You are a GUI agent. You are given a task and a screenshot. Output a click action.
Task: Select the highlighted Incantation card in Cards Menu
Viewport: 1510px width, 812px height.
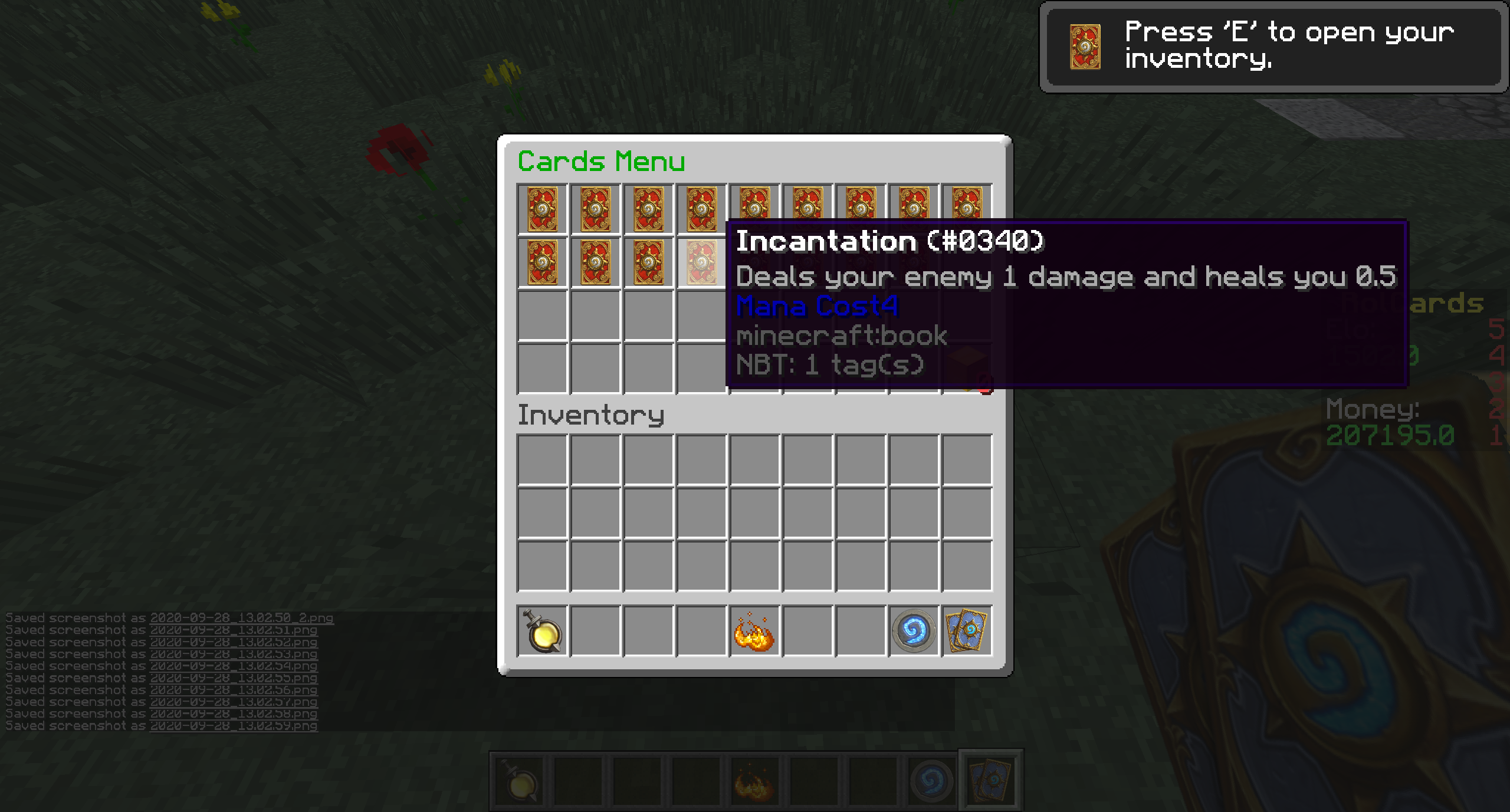pos(701,262)
